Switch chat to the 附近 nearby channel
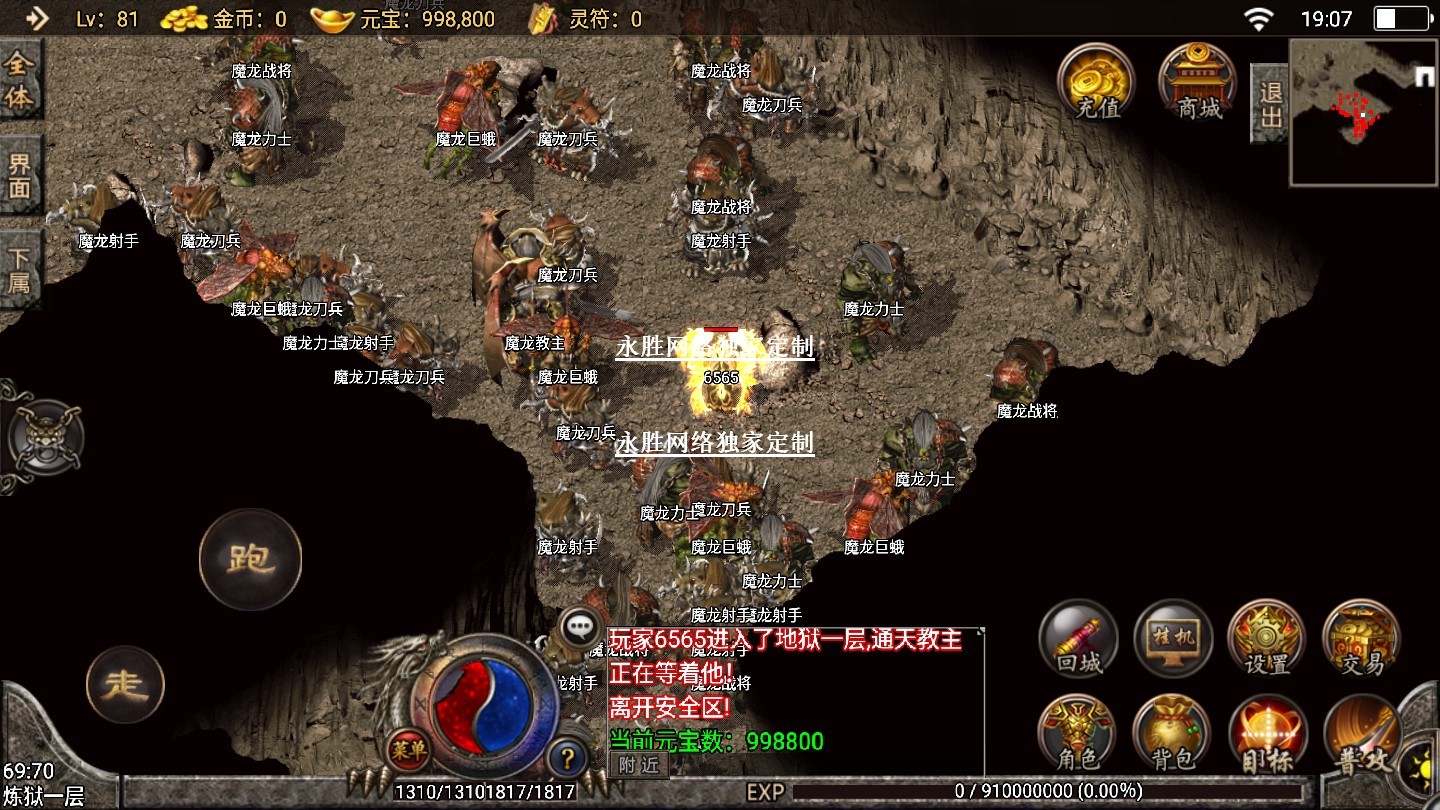 [x=639, y=765]
